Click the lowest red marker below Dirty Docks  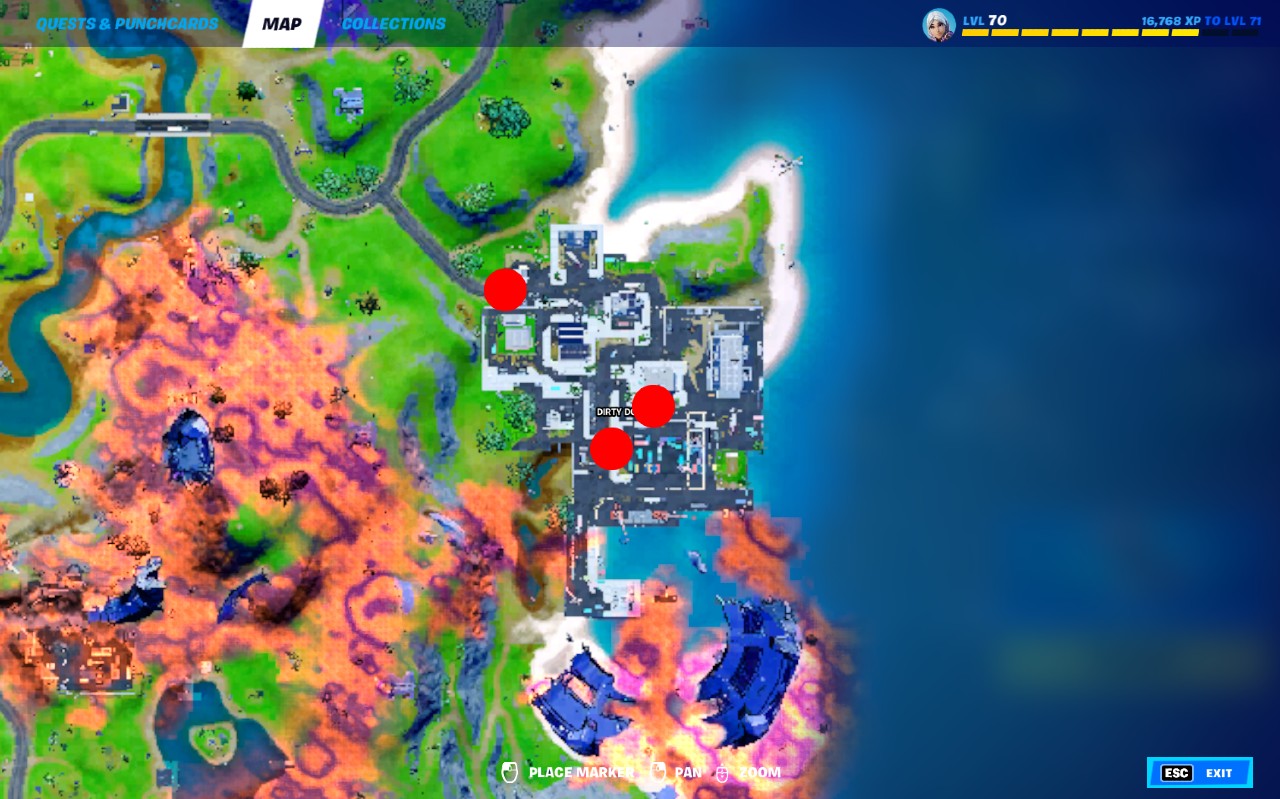[610, 449]
